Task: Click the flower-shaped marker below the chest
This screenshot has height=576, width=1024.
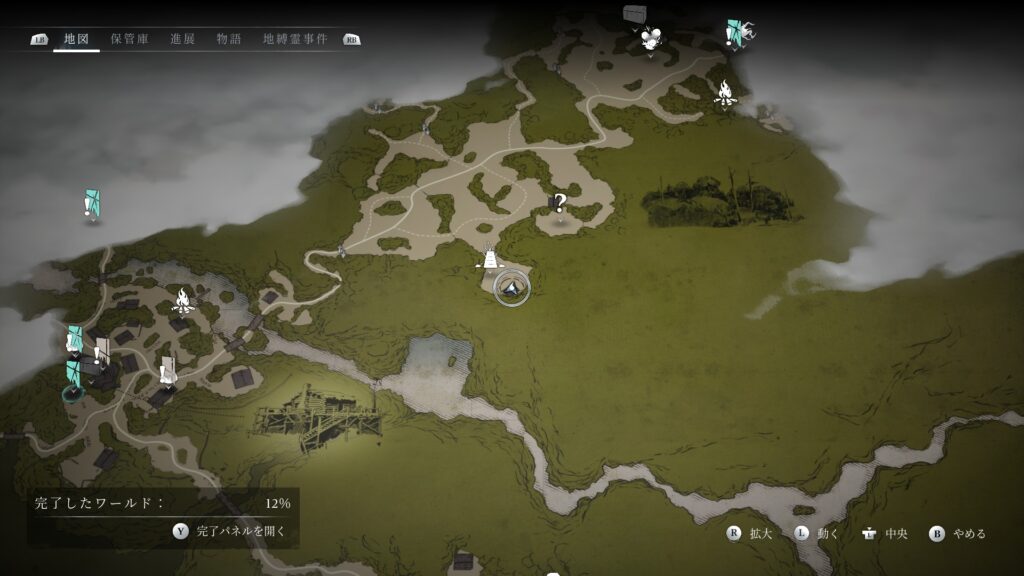Action: (653, 40)
